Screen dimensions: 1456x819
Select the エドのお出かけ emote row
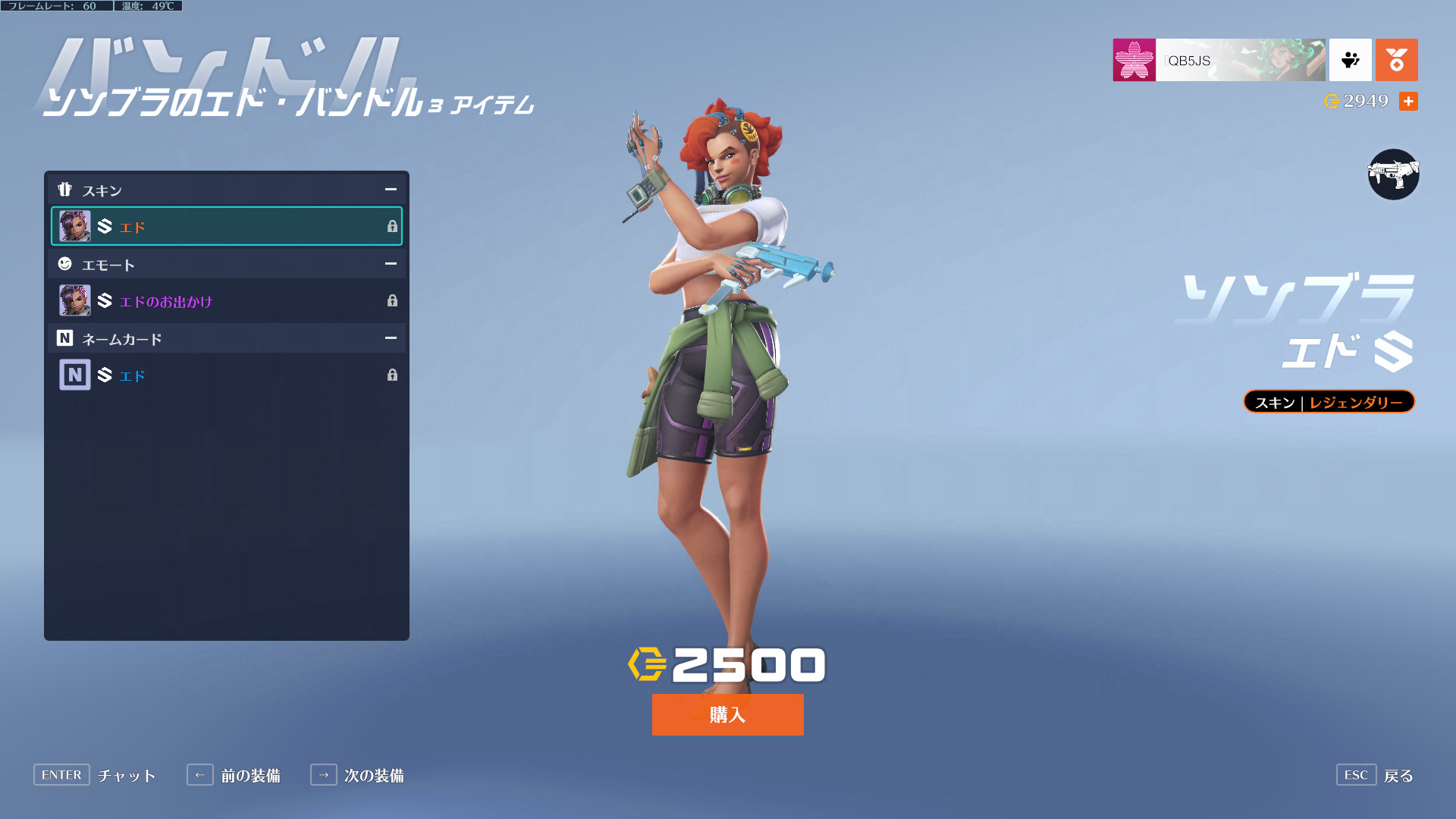point(226,301)
